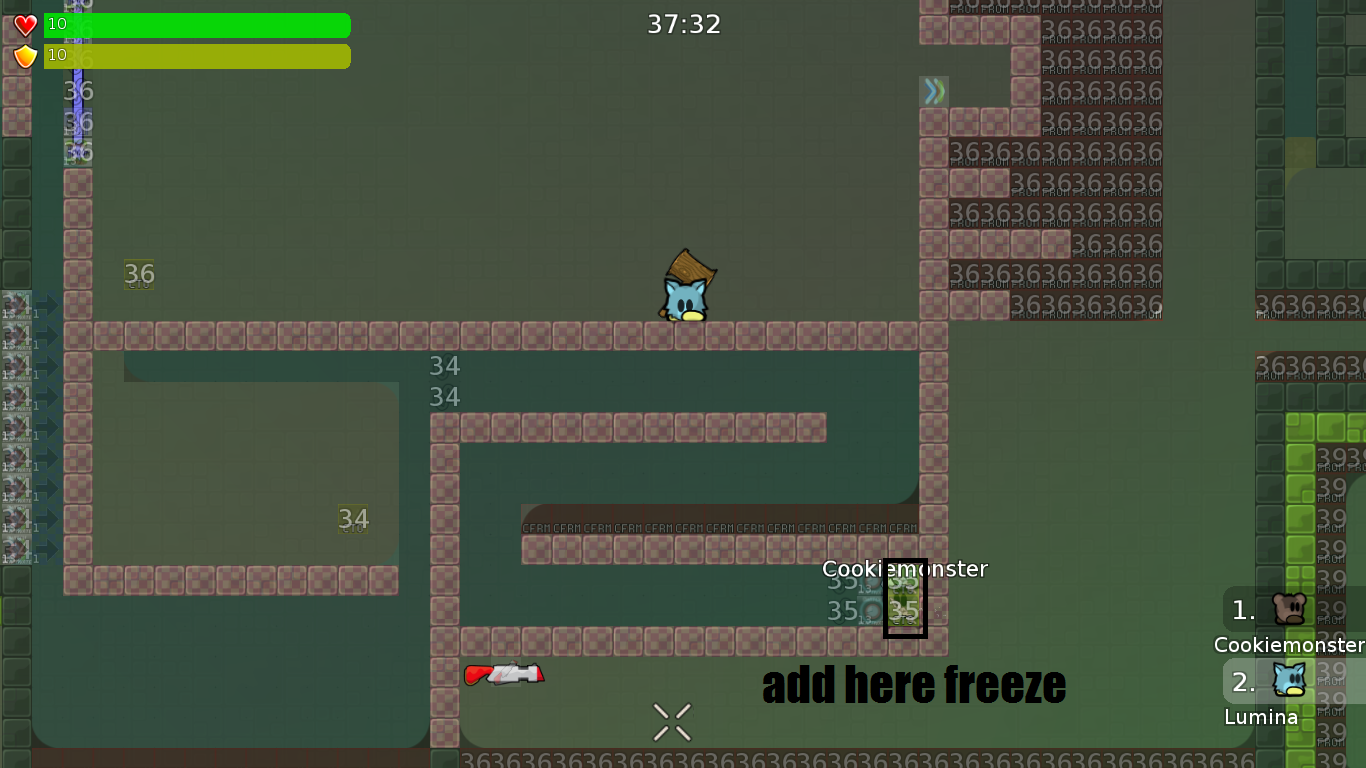Click the Lumina blue cat avatar on leaderboard
This screenshot has width=1366, height=768.
point(1290,681)
